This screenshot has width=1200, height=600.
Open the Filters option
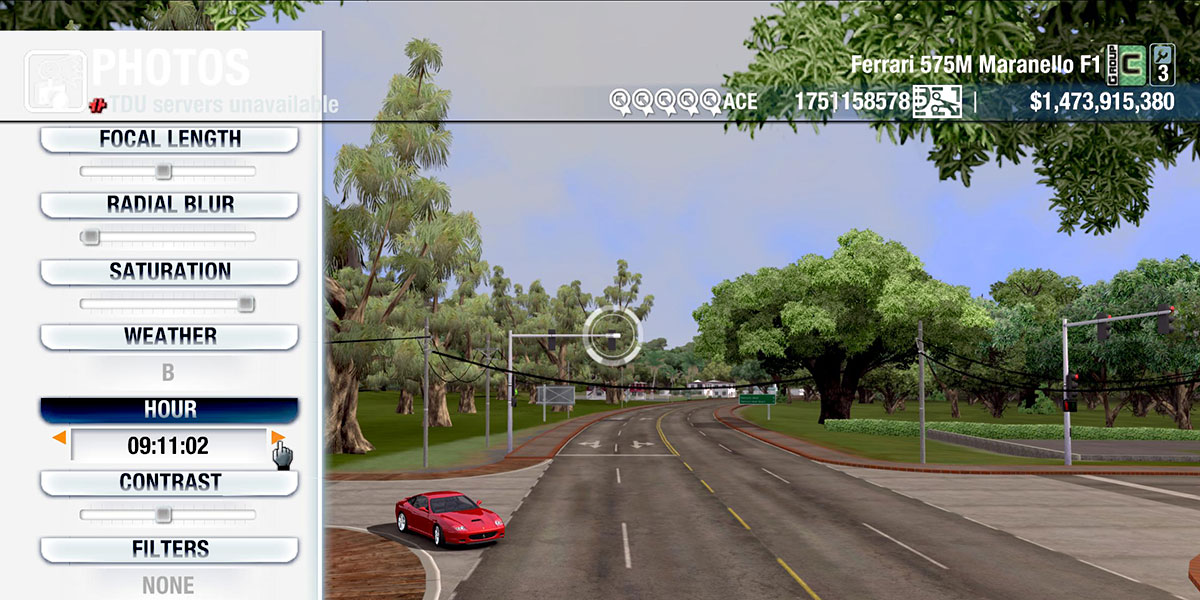169,549
